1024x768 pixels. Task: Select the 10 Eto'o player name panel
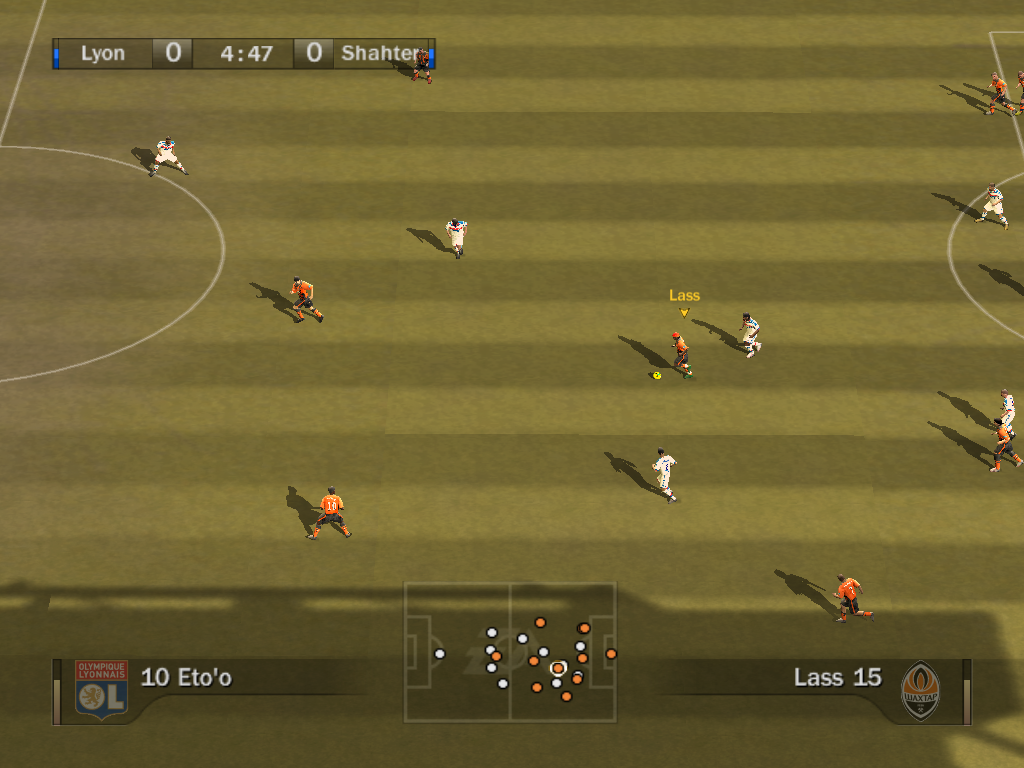[187, 677]
